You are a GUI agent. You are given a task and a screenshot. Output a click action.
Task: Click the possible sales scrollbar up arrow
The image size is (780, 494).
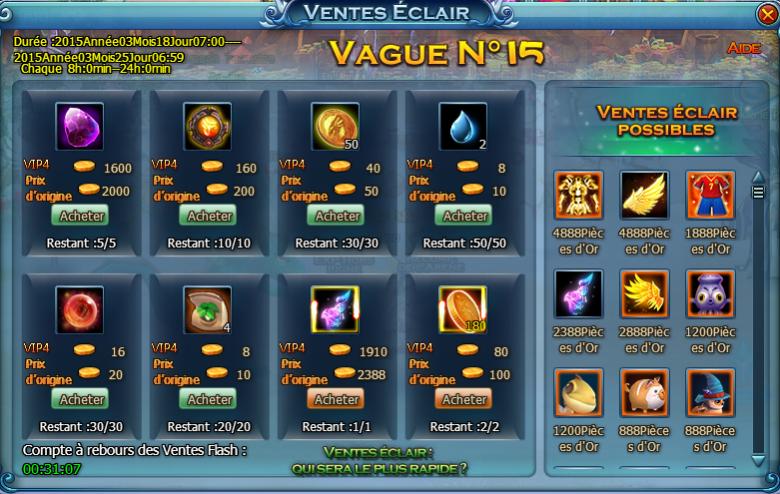(758, 178)
